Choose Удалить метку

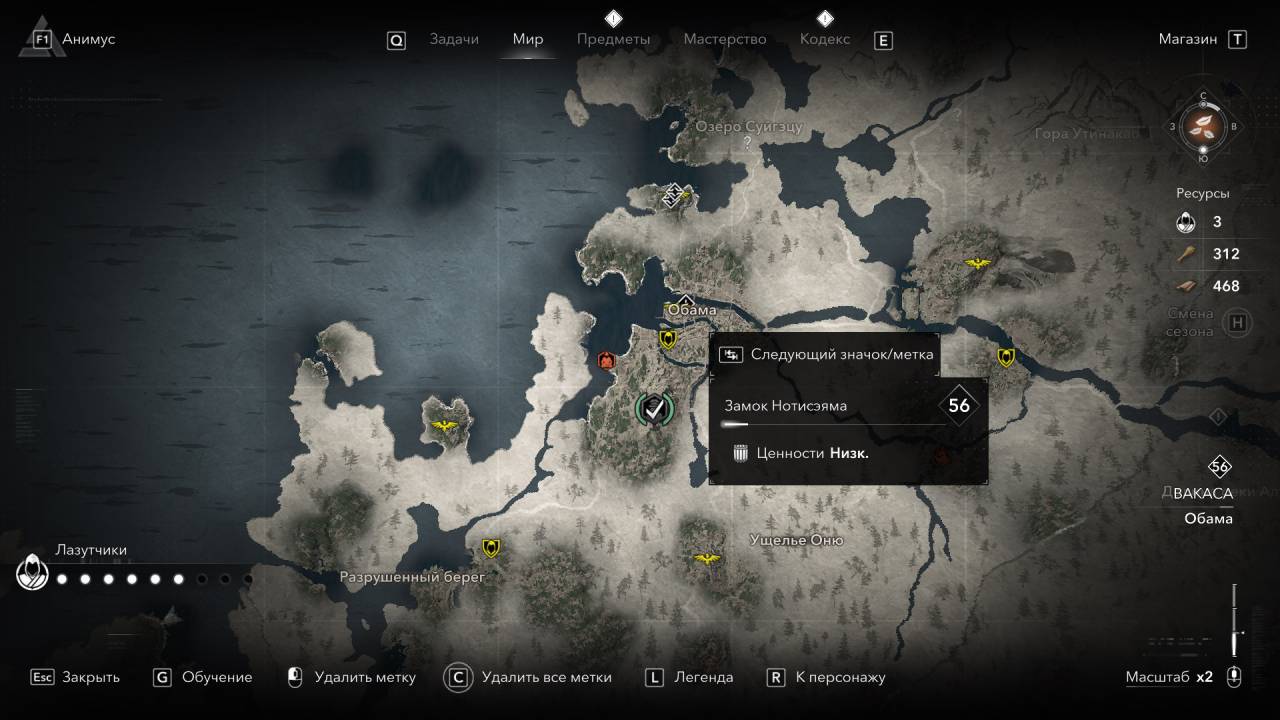364,677
